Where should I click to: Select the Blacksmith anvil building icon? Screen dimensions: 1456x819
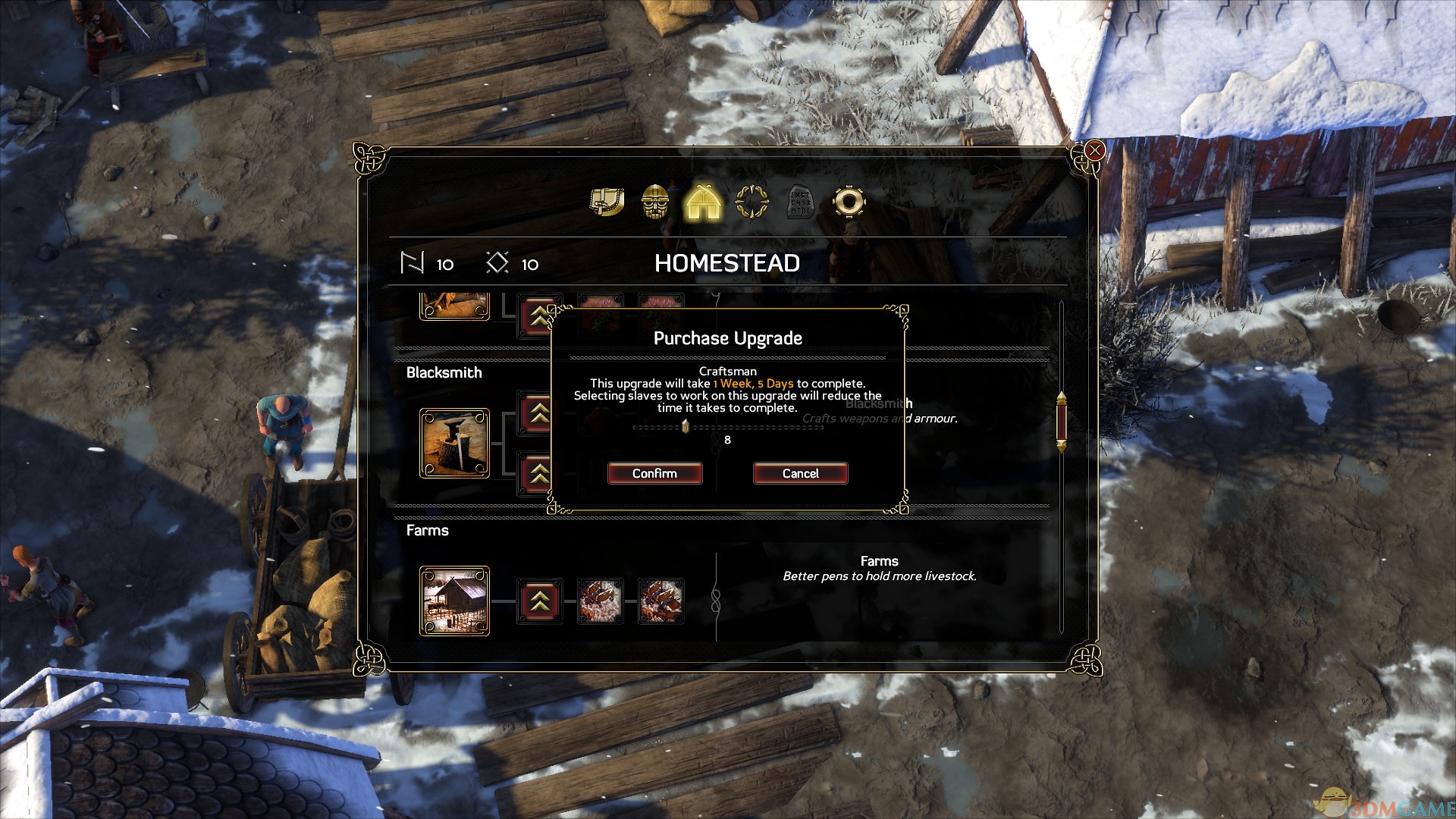[454, 444]
